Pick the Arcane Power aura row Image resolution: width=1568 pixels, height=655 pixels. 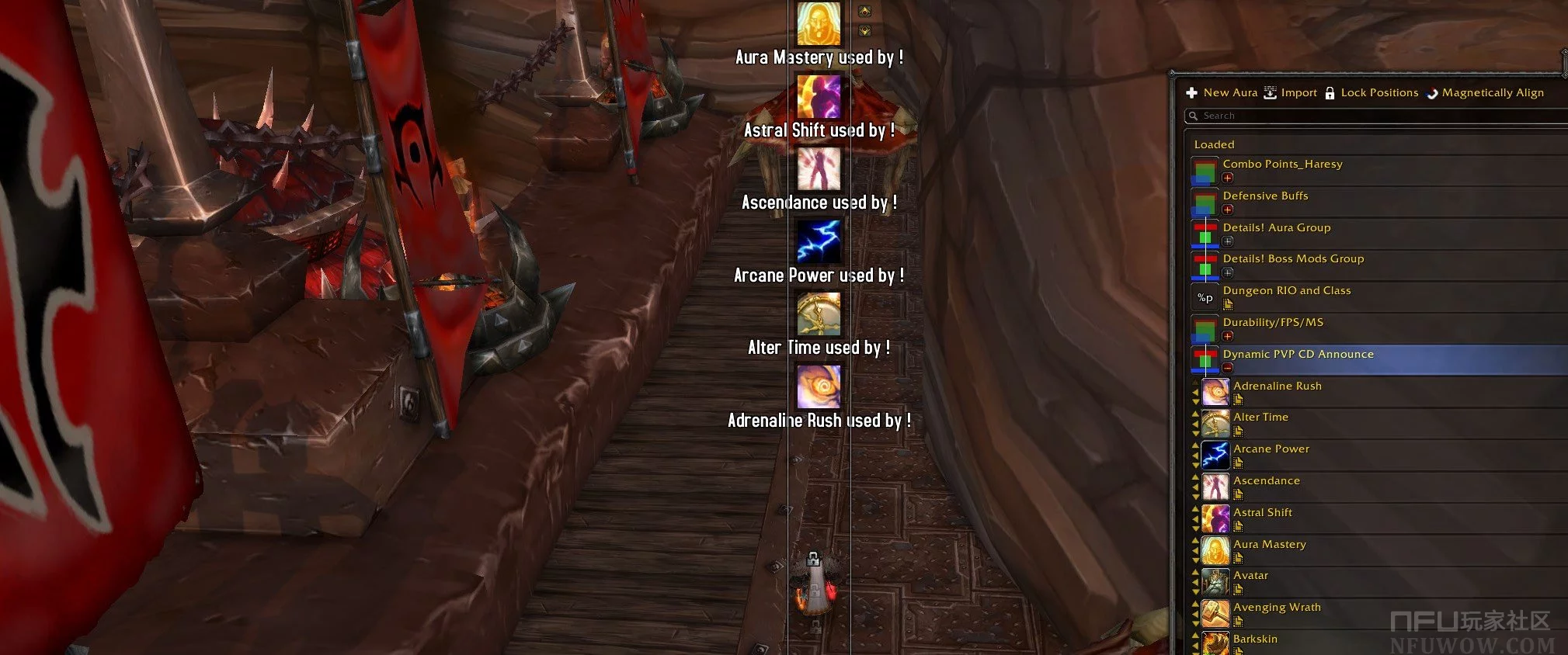[x=1271, y=449]
